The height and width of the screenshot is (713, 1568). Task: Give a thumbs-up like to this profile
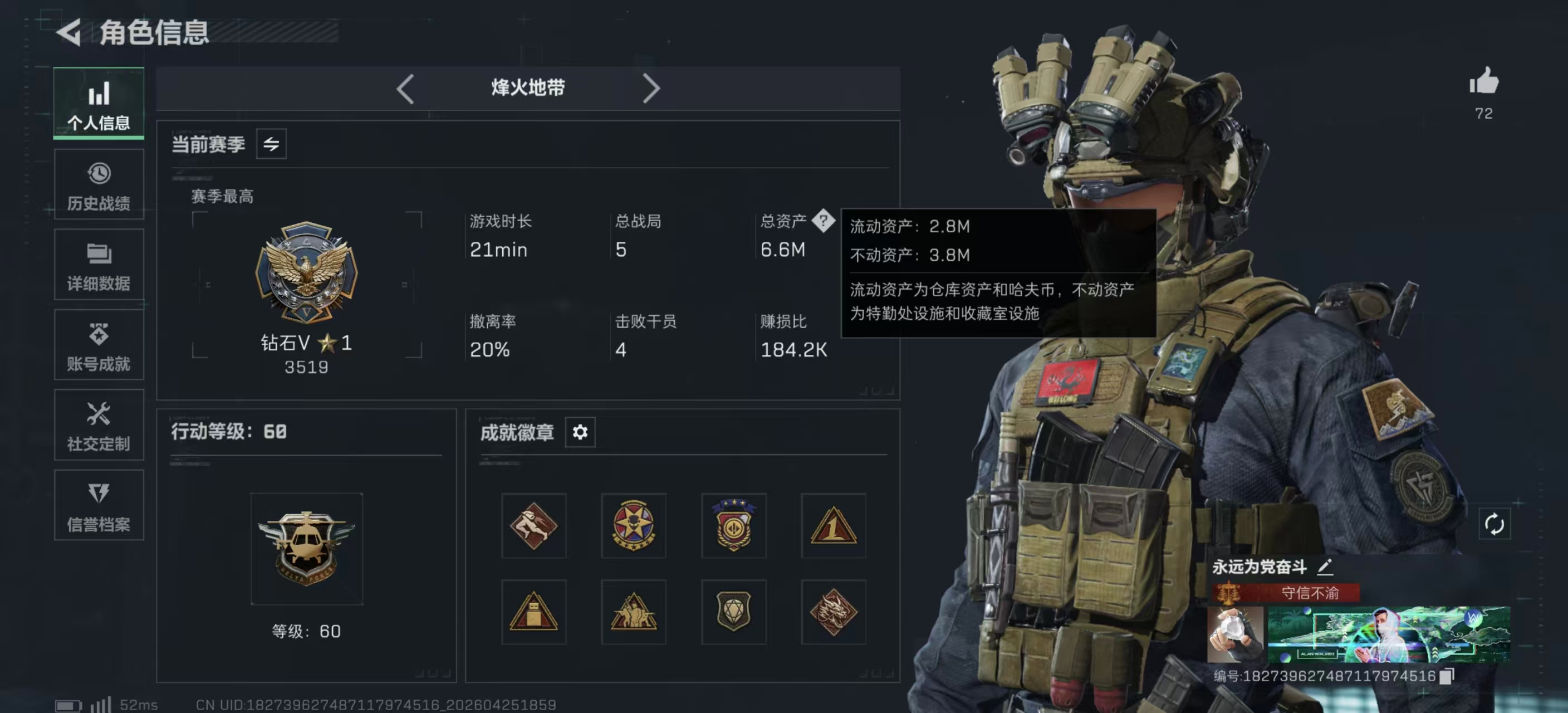[x=1484, y=81]
